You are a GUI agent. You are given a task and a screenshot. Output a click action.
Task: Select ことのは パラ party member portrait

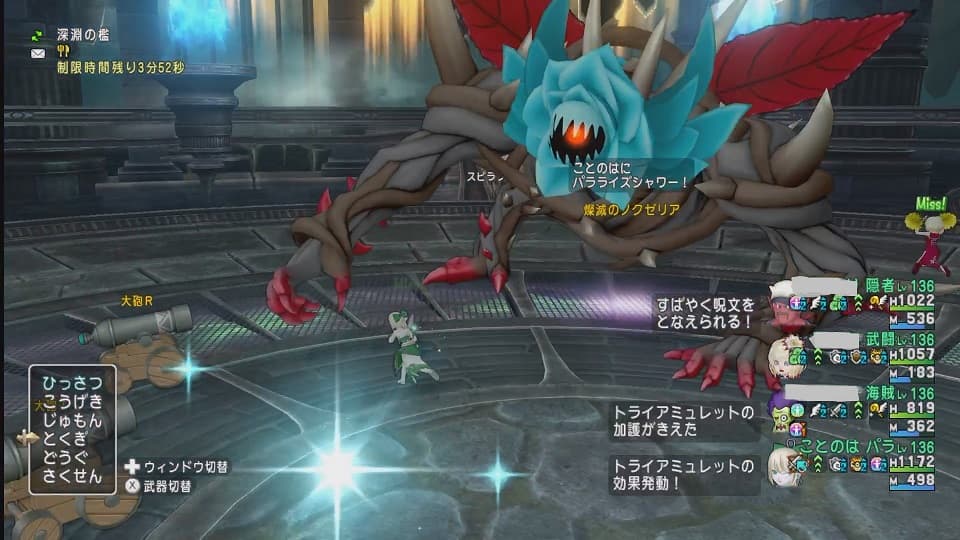(782, 463)
